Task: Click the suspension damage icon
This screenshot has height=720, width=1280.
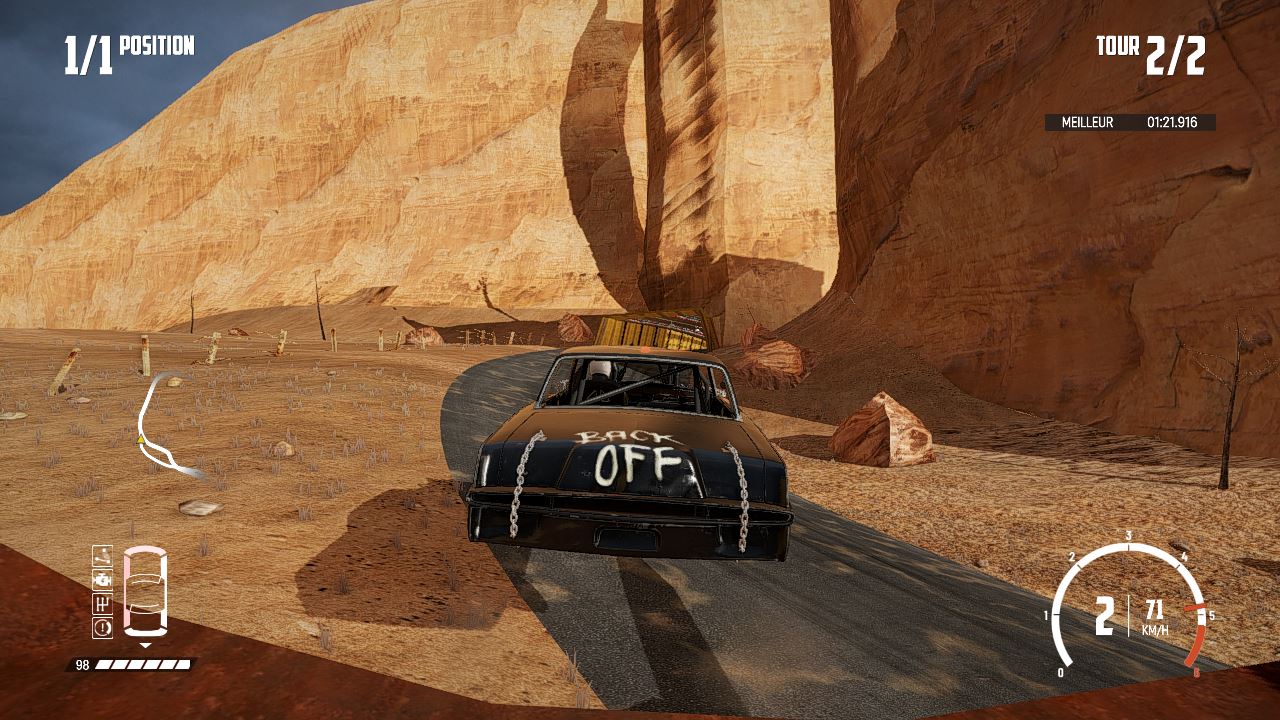Action: (103, 557)
